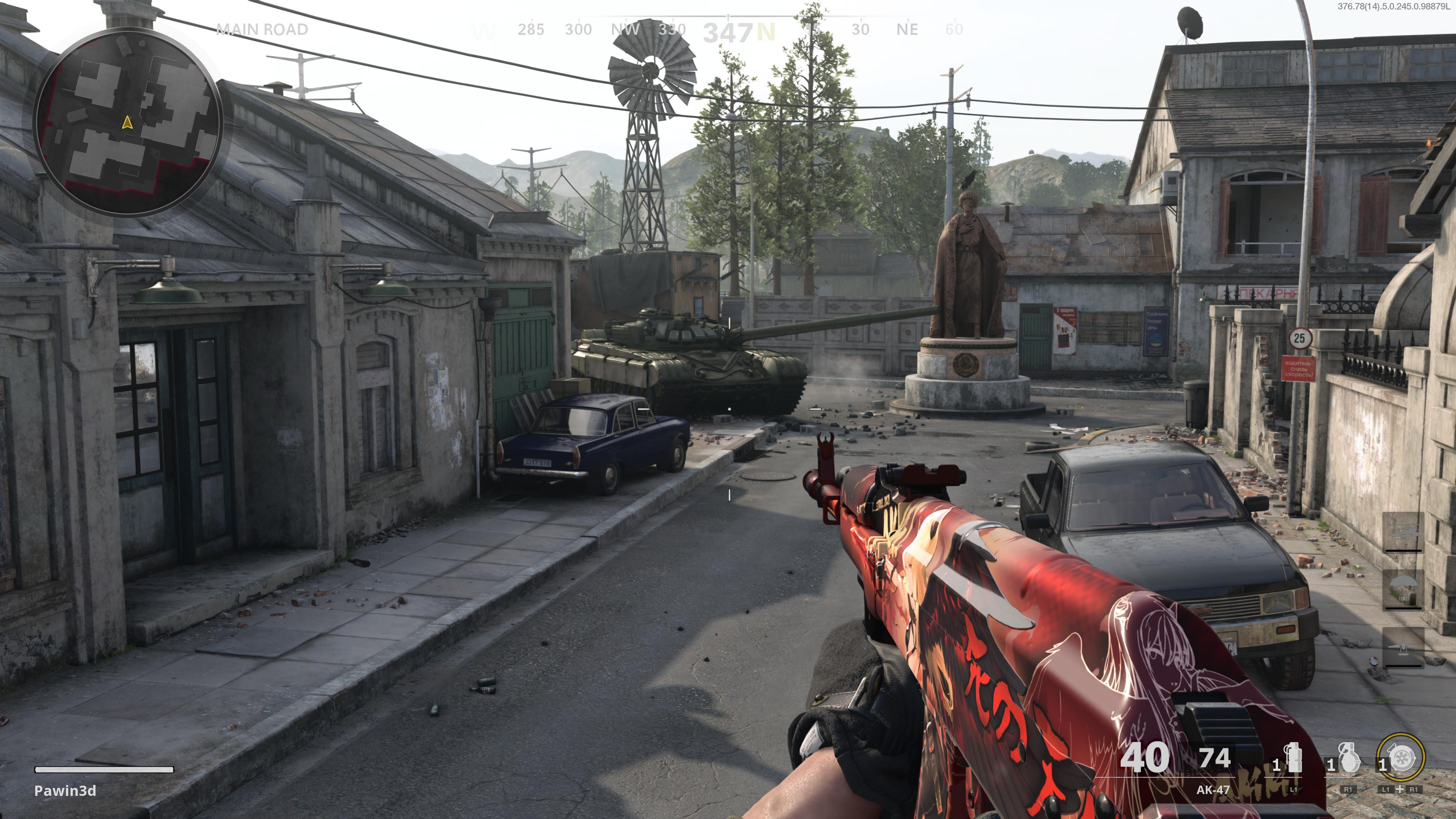Activate the care package scorestreak icon

pyautogui.click(x=1403, y=589)
